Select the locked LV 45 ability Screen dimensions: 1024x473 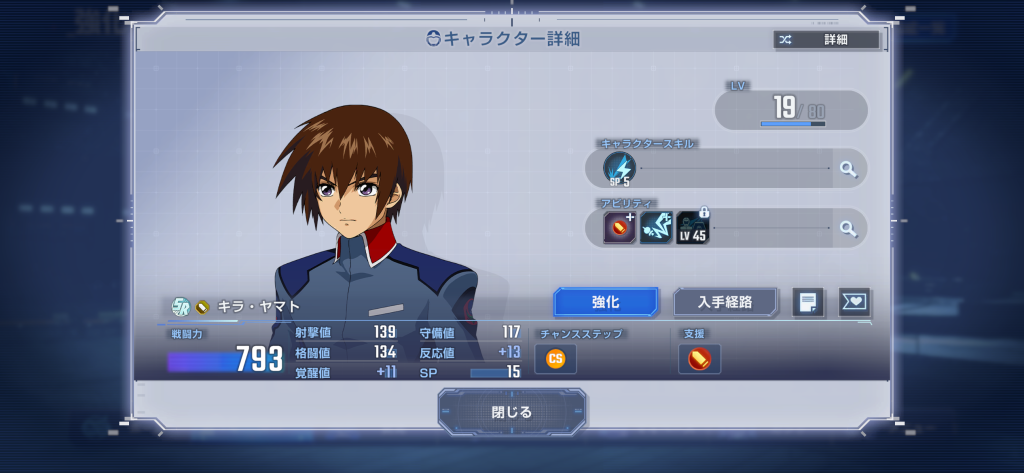click(693, 228)
